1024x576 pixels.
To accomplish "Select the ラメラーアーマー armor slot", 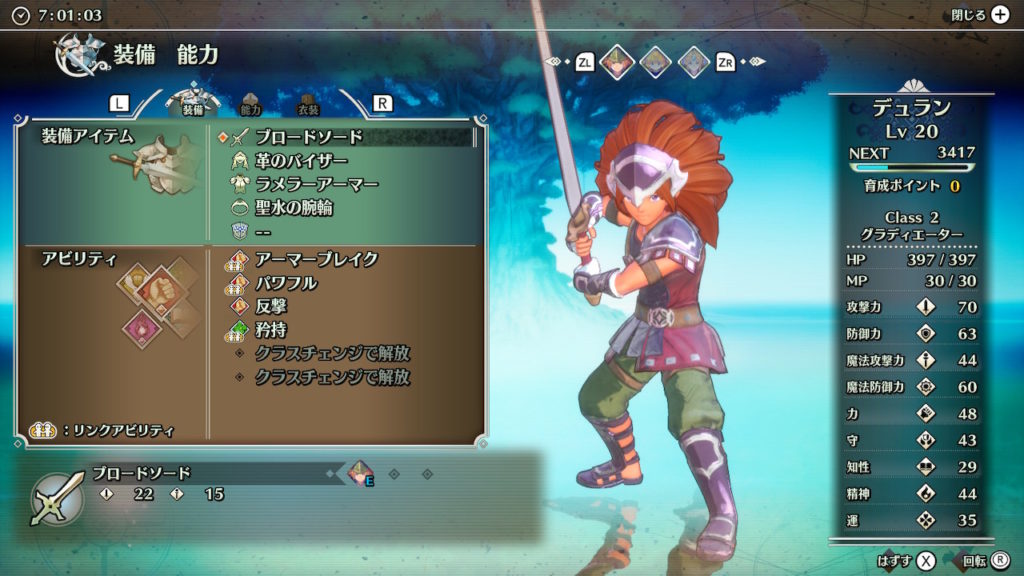I will click(316, 184).
